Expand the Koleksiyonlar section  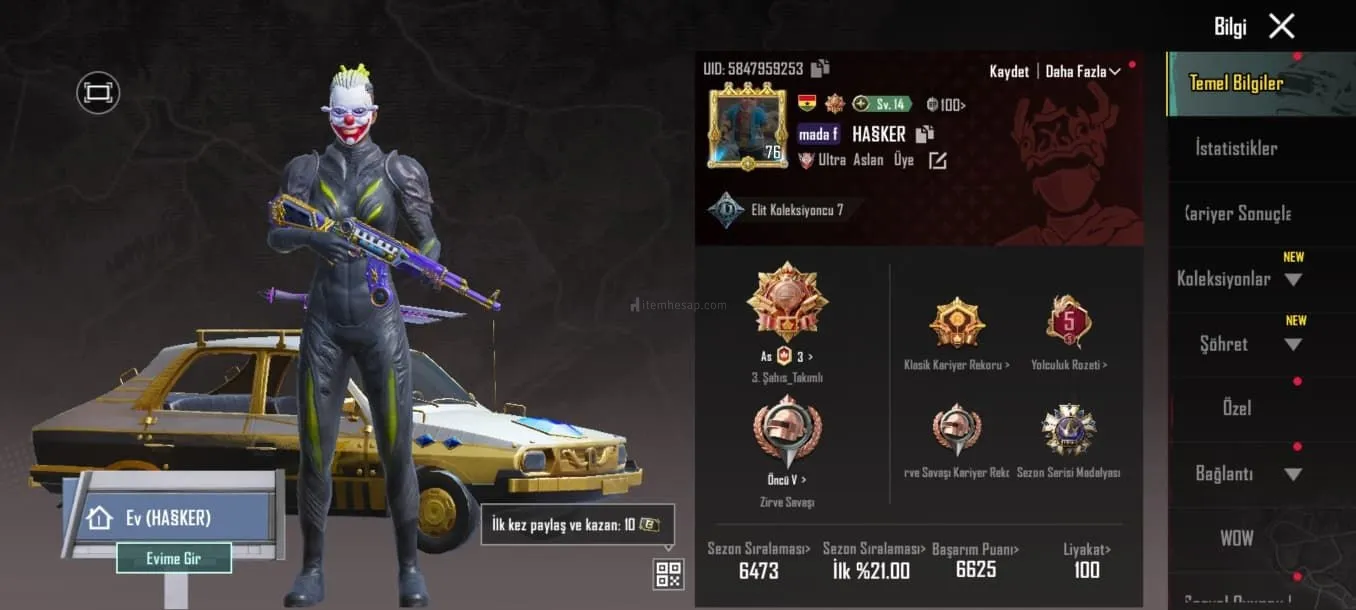click(1238, 279)
